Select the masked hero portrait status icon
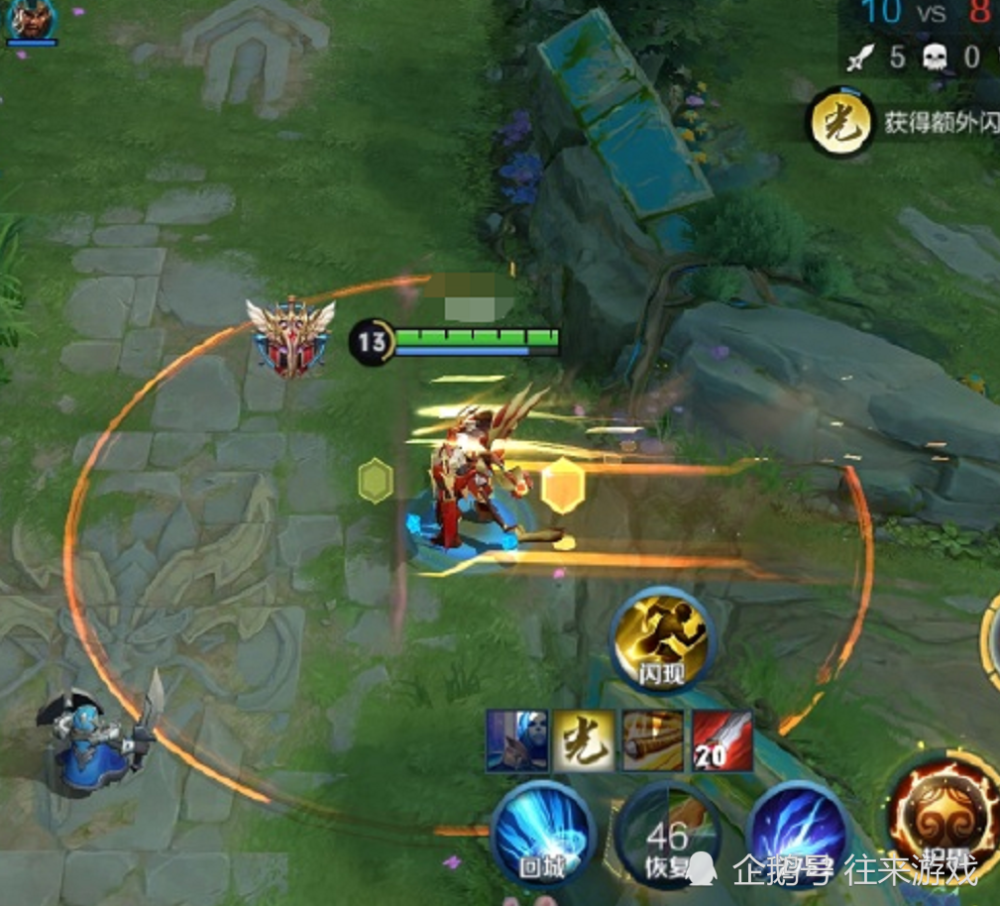Viewport: 1000px width, 906px height. pos(517,741)
